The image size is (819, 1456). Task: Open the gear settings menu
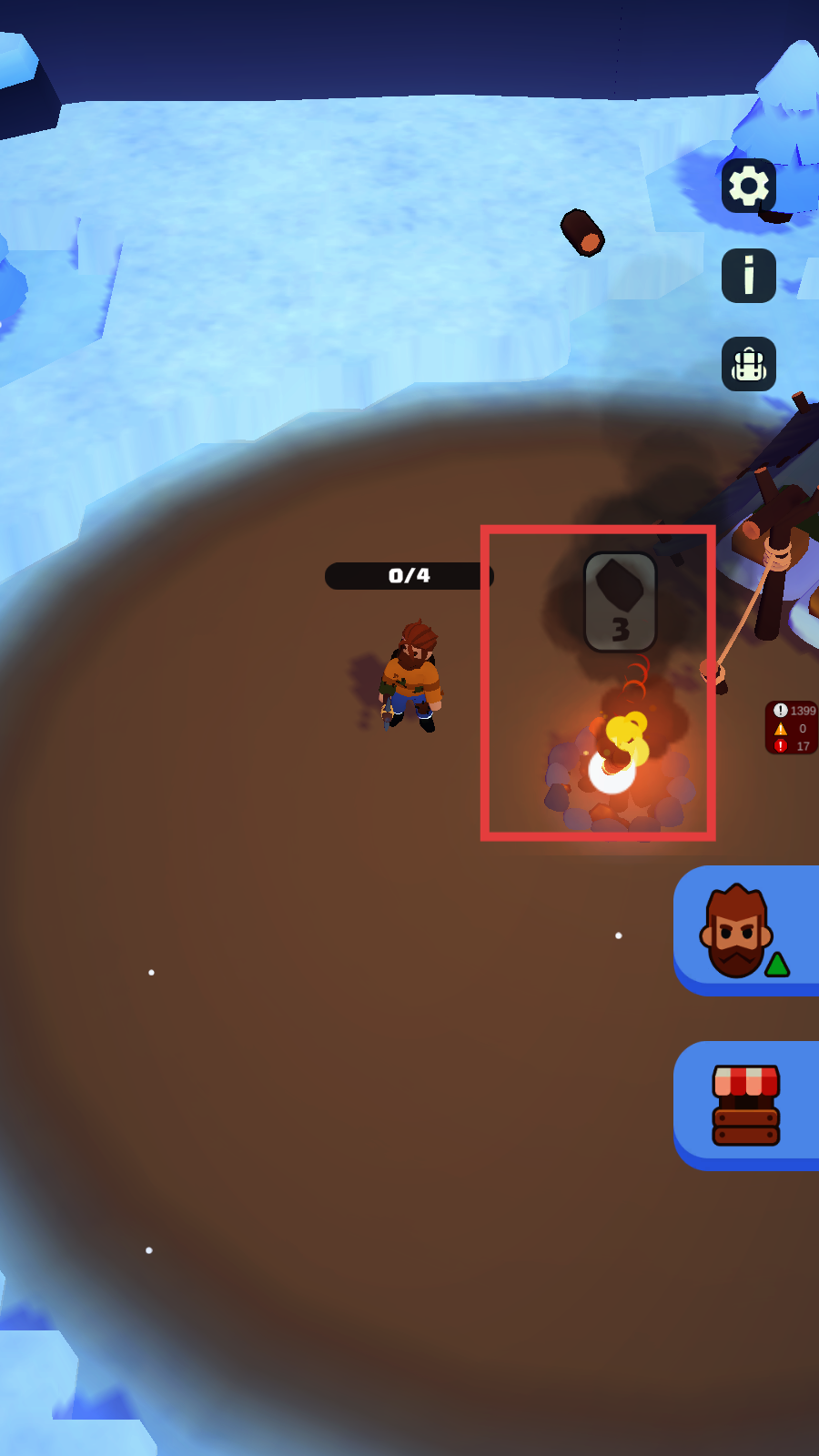point(749,187)
